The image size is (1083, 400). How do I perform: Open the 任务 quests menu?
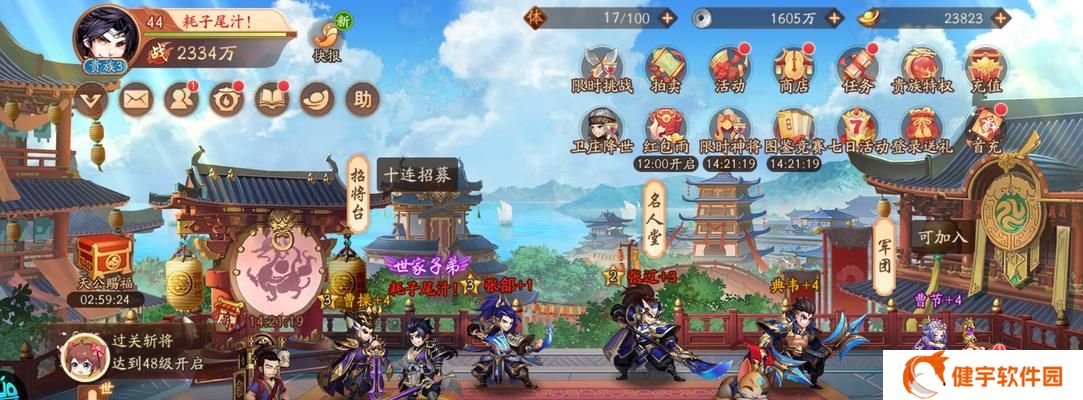857,70
